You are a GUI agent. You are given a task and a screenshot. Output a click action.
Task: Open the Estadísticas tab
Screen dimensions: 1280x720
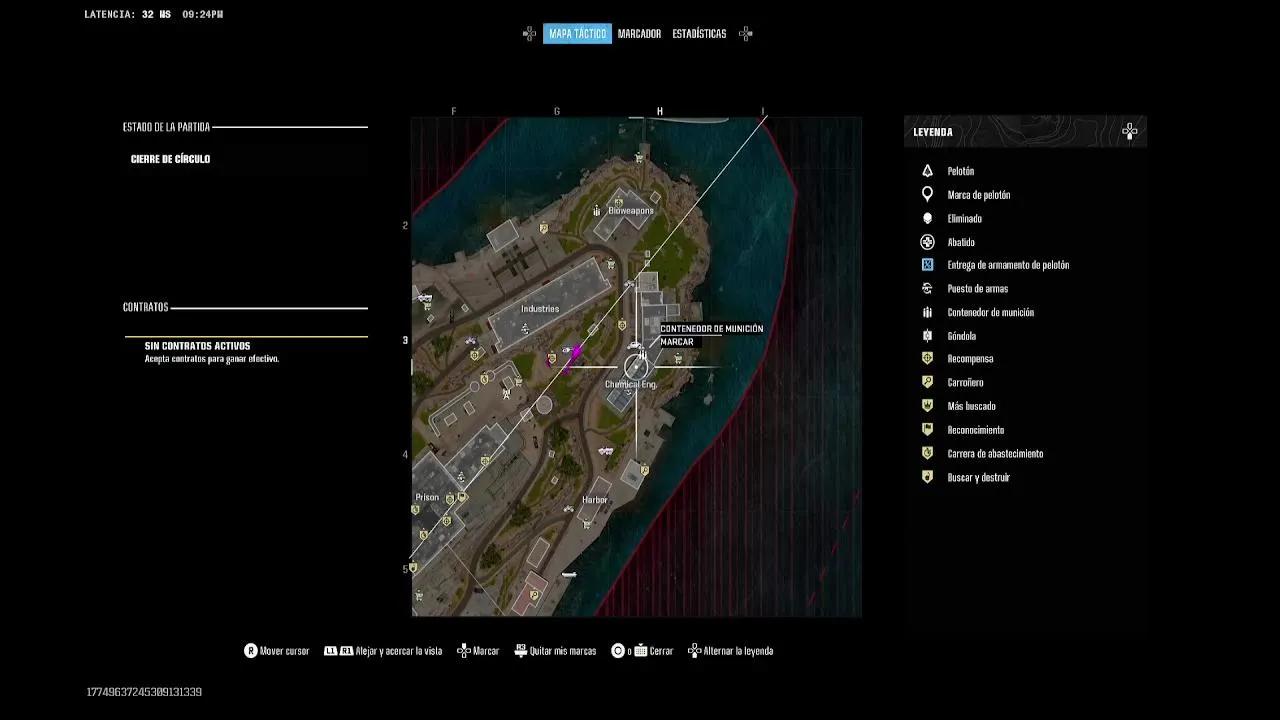point(699,34)
